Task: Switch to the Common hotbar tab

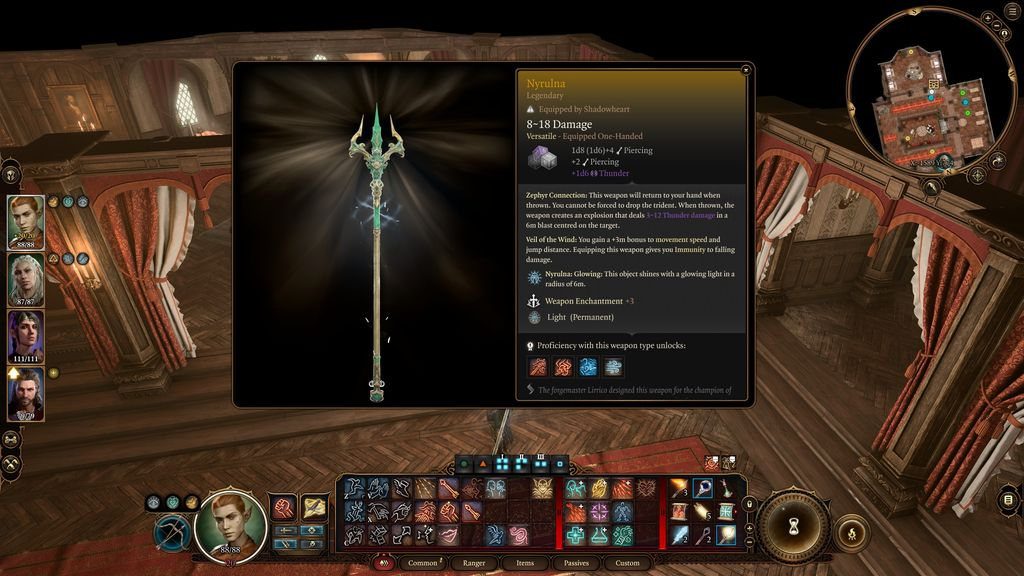Action: point(423,563)
